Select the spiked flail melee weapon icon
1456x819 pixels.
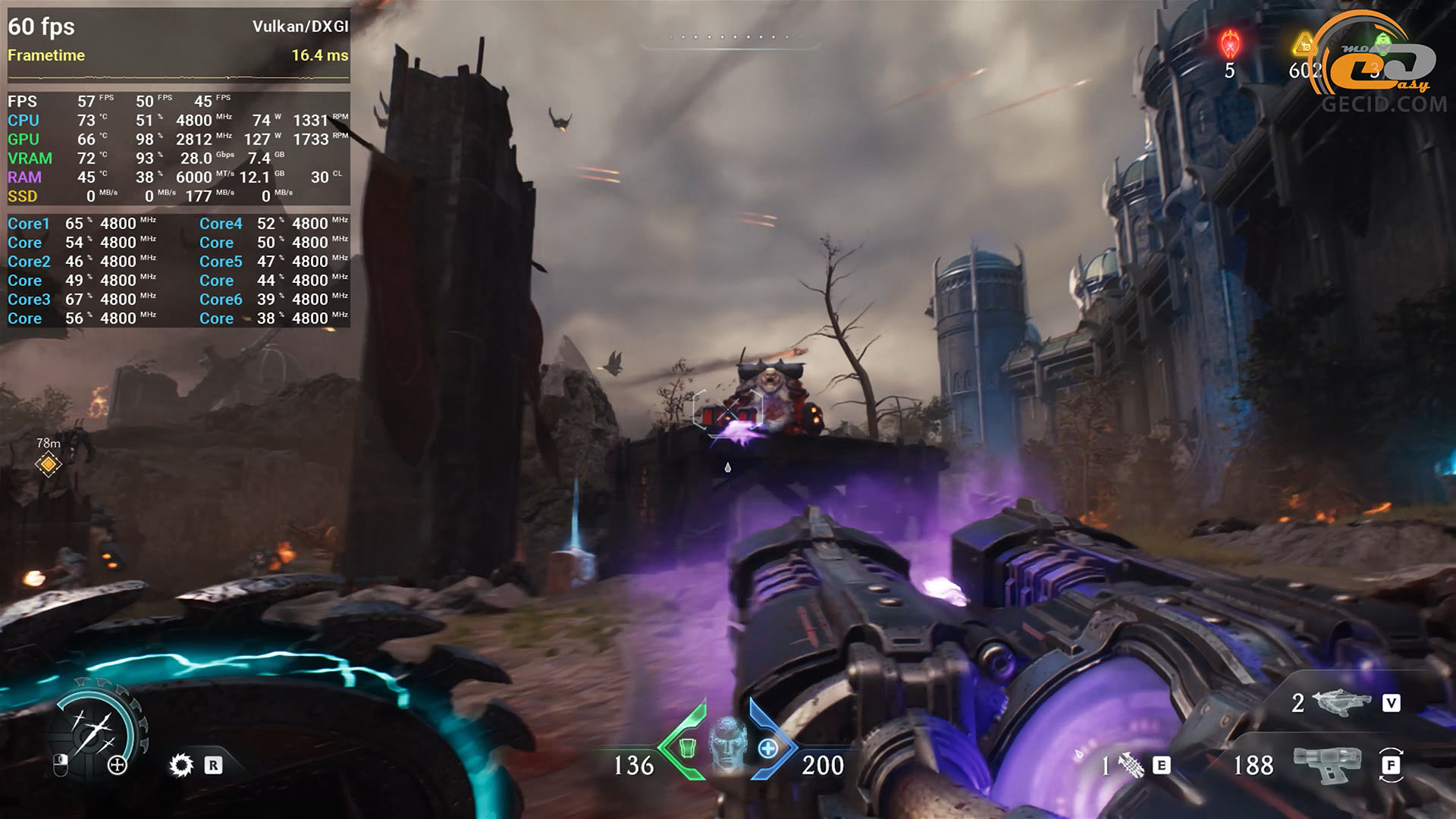1131,766
